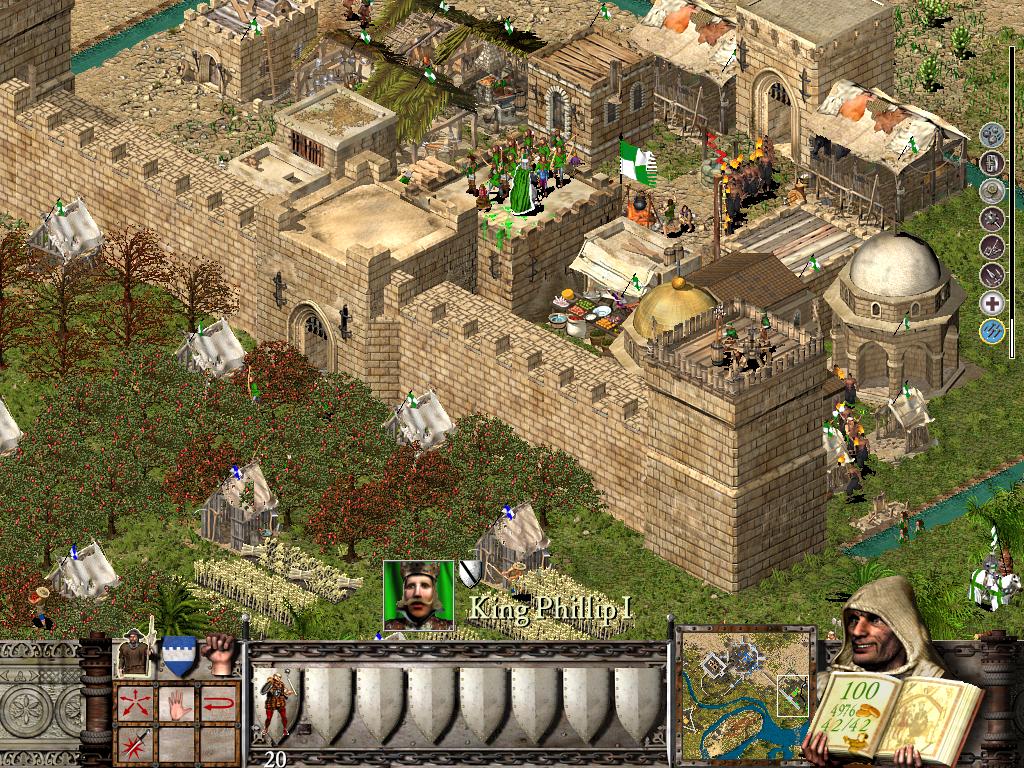
Task: Set units to the aggressive stance (spreading arrows)
Action: (134, 701)
